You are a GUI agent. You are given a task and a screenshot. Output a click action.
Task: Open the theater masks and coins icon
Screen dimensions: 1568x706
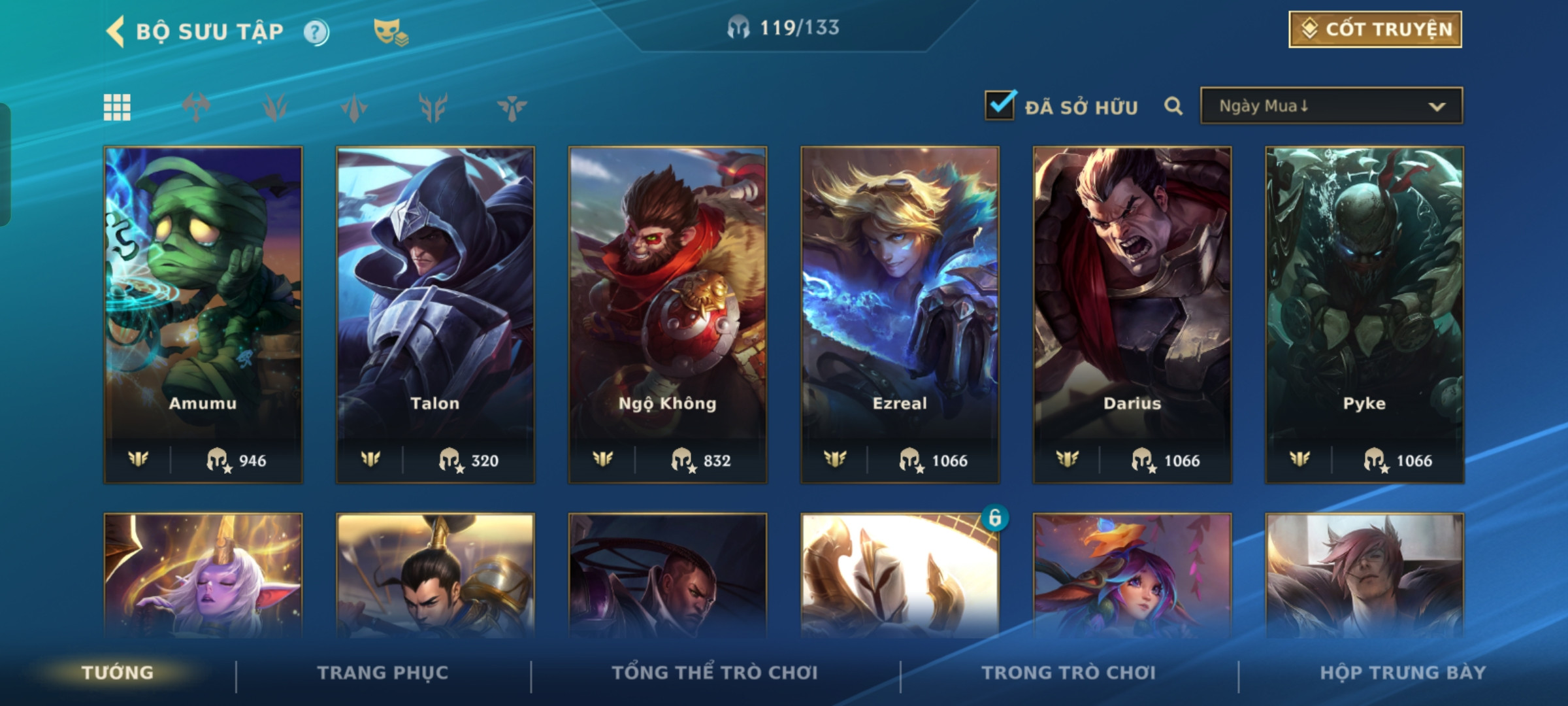390,31
